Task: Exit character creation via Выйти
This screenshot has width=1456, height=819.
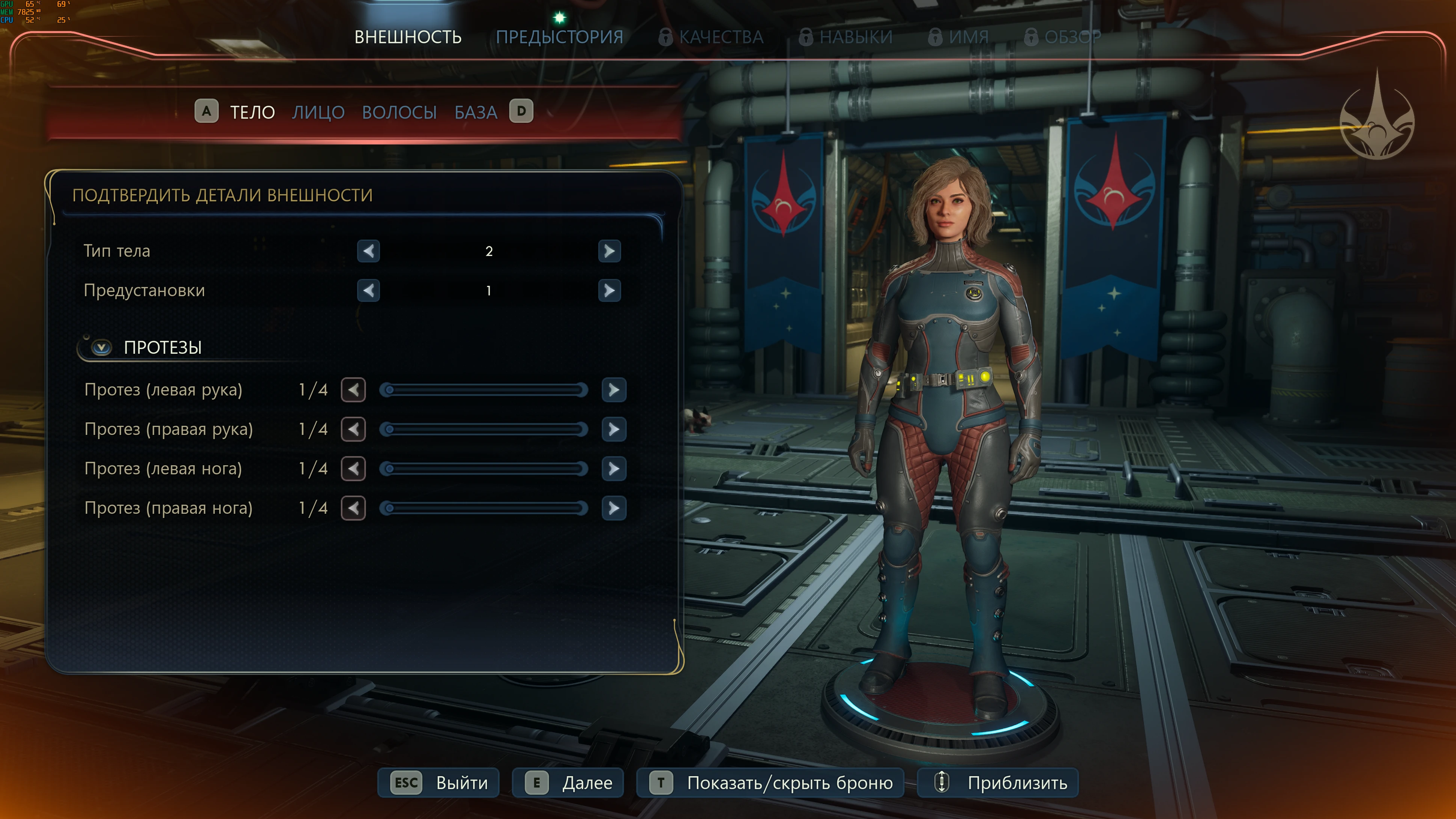Action: [x=439, y=783]
